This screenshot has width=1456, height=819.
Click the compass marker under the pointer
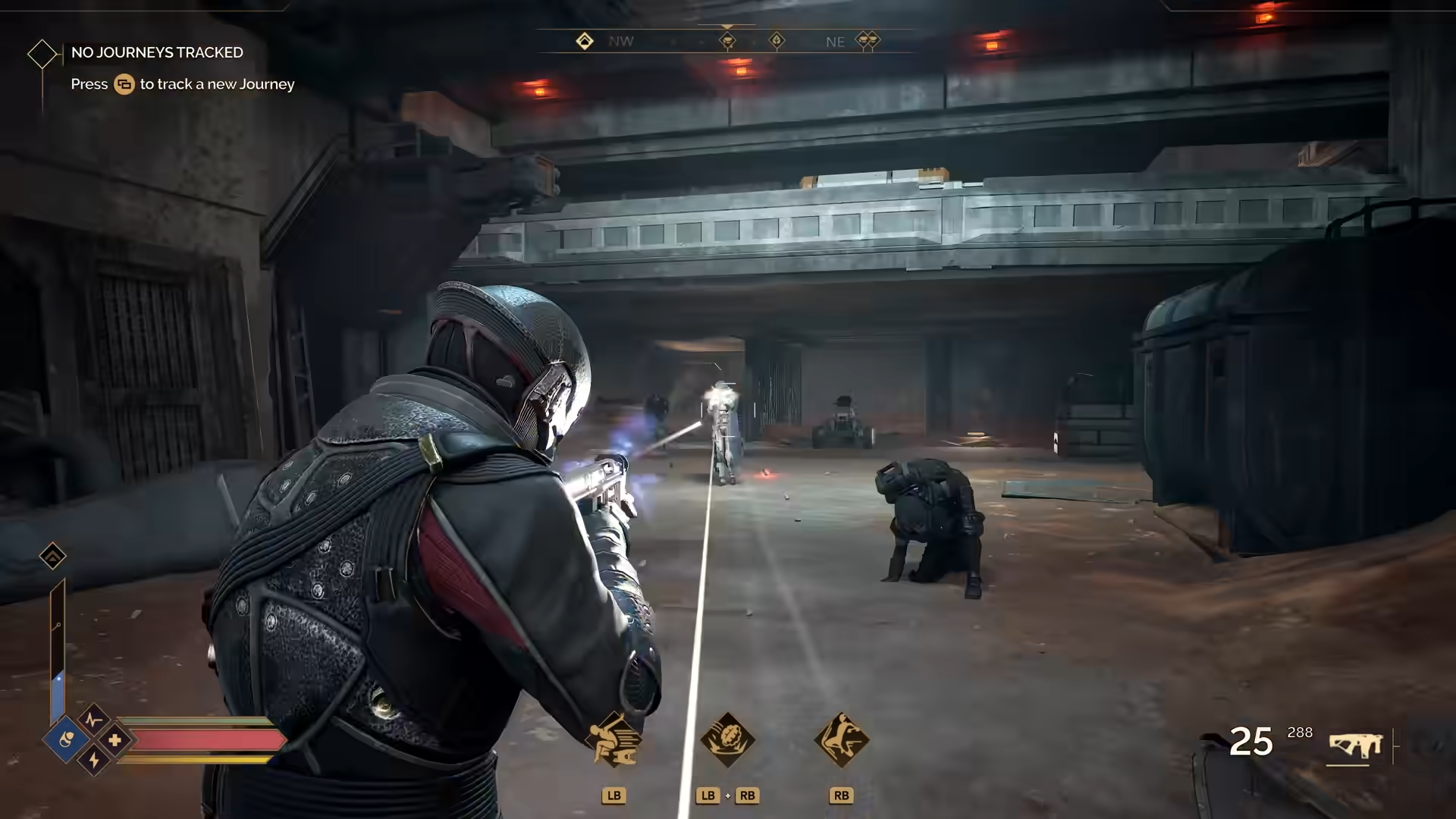[x=727, y=40]
